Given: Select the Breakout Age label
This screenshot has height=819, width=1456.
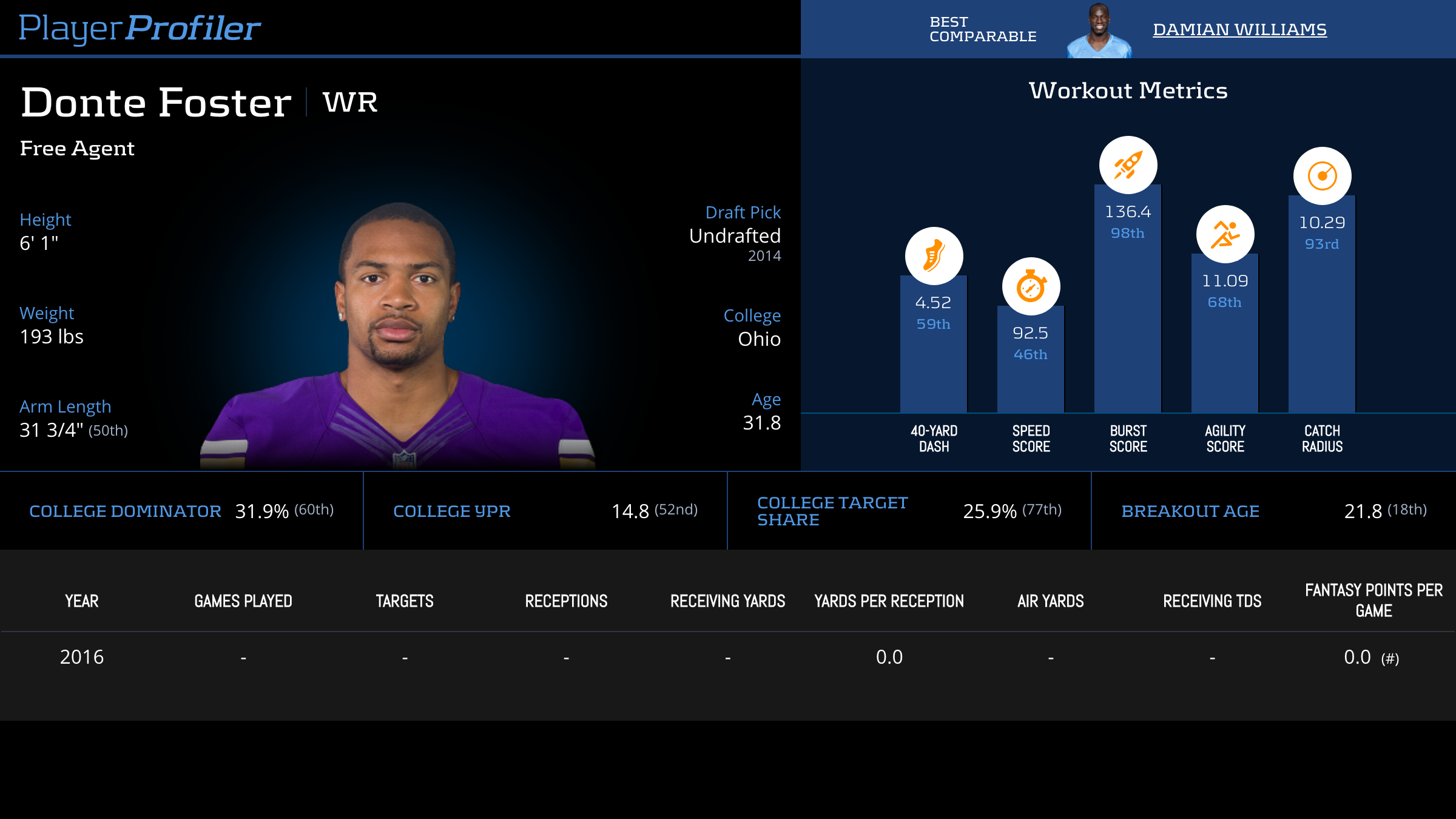Looking at the screenshot, I should point(1190,511).
